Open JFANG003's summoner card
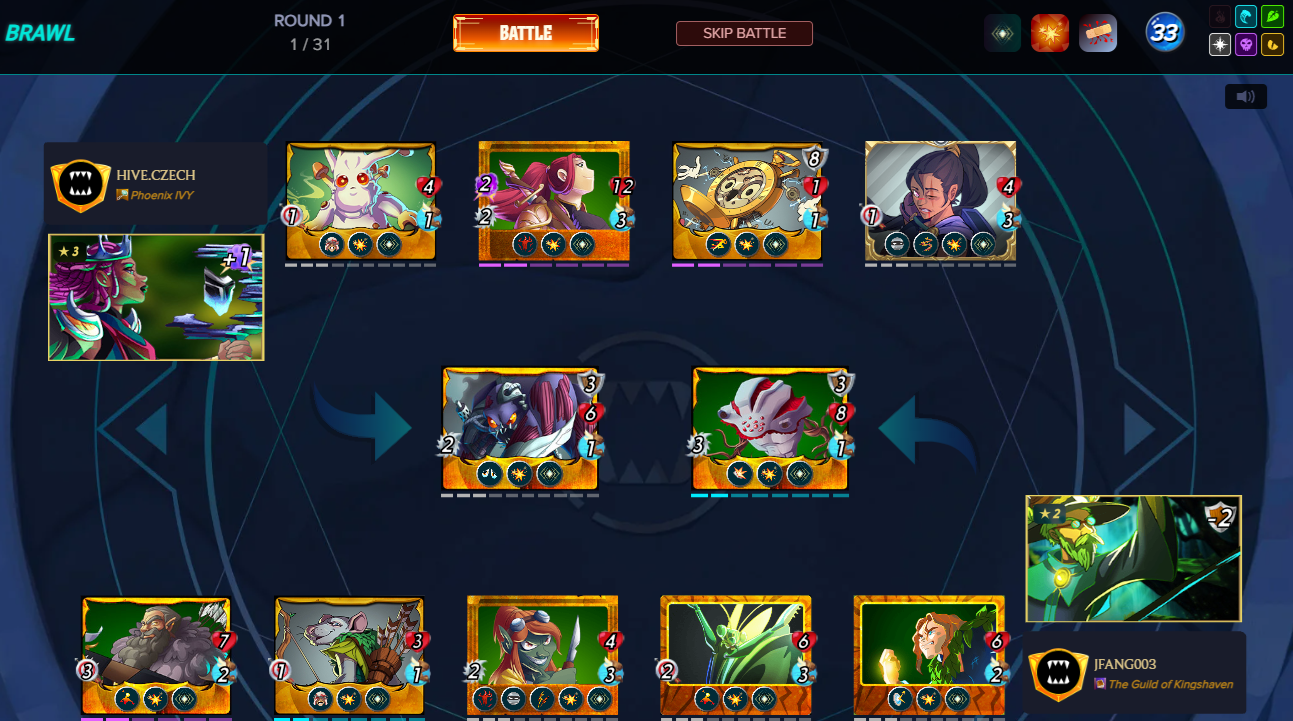Viewport: 1293px width, 721px height. pyautogui.click(x=1133, y=558)
